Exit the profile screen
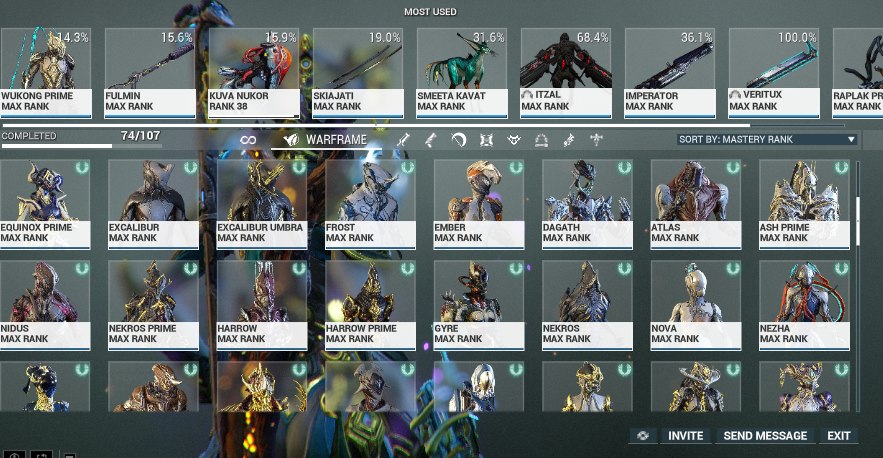The width and height of the screenshot is (883, 458). click(x=838, y=436)
